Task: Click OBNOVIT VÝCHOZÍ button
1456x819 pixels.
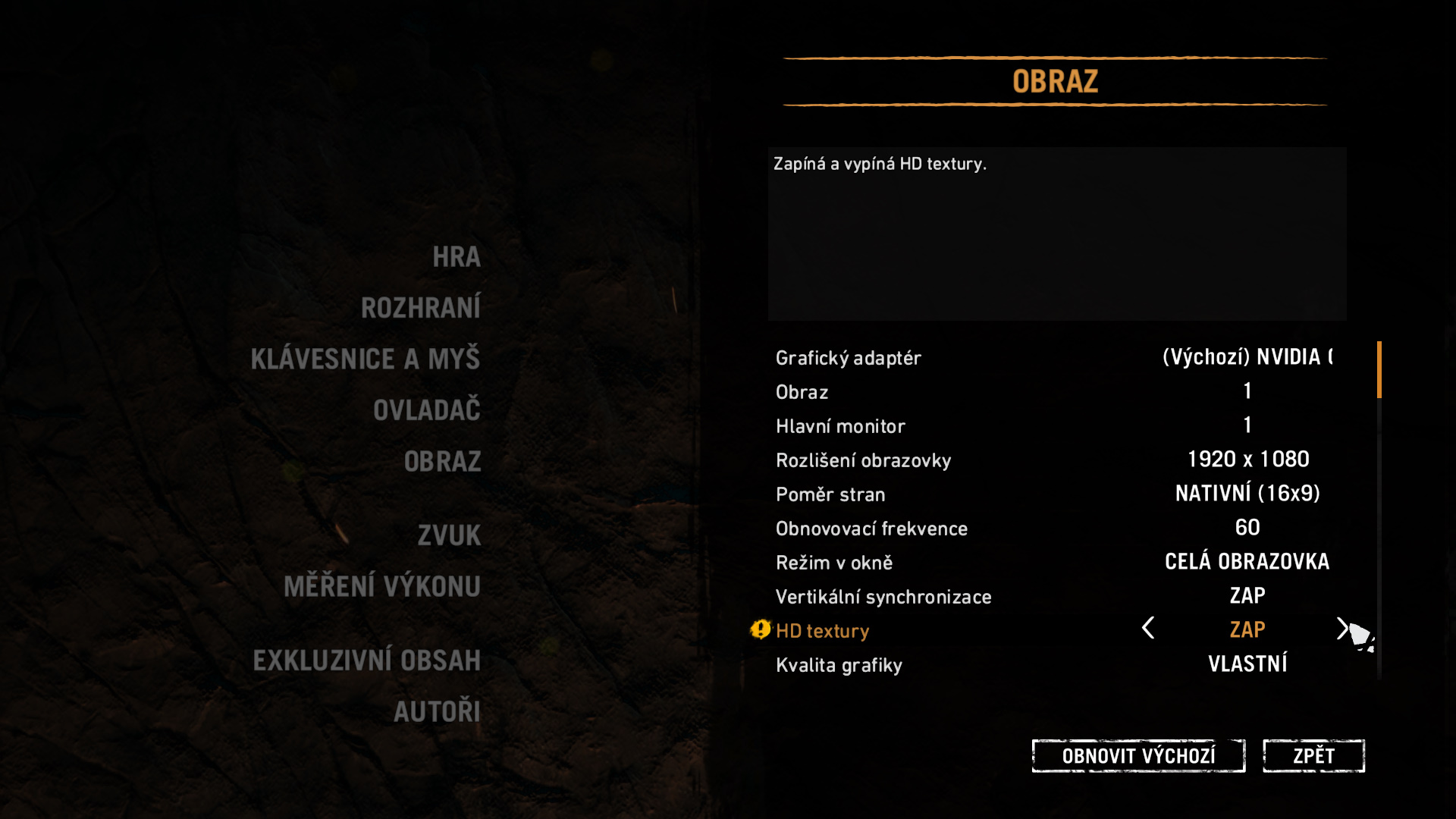Action: coord(1138,756)
